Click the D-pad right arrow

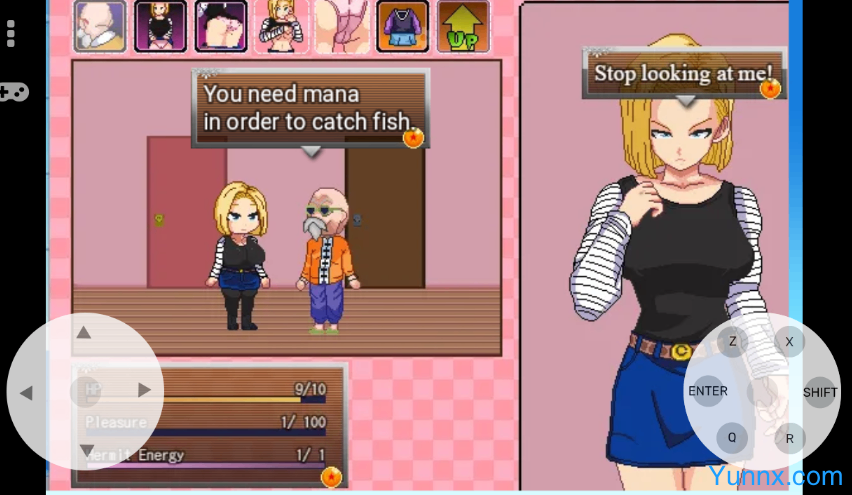point(144,390)
